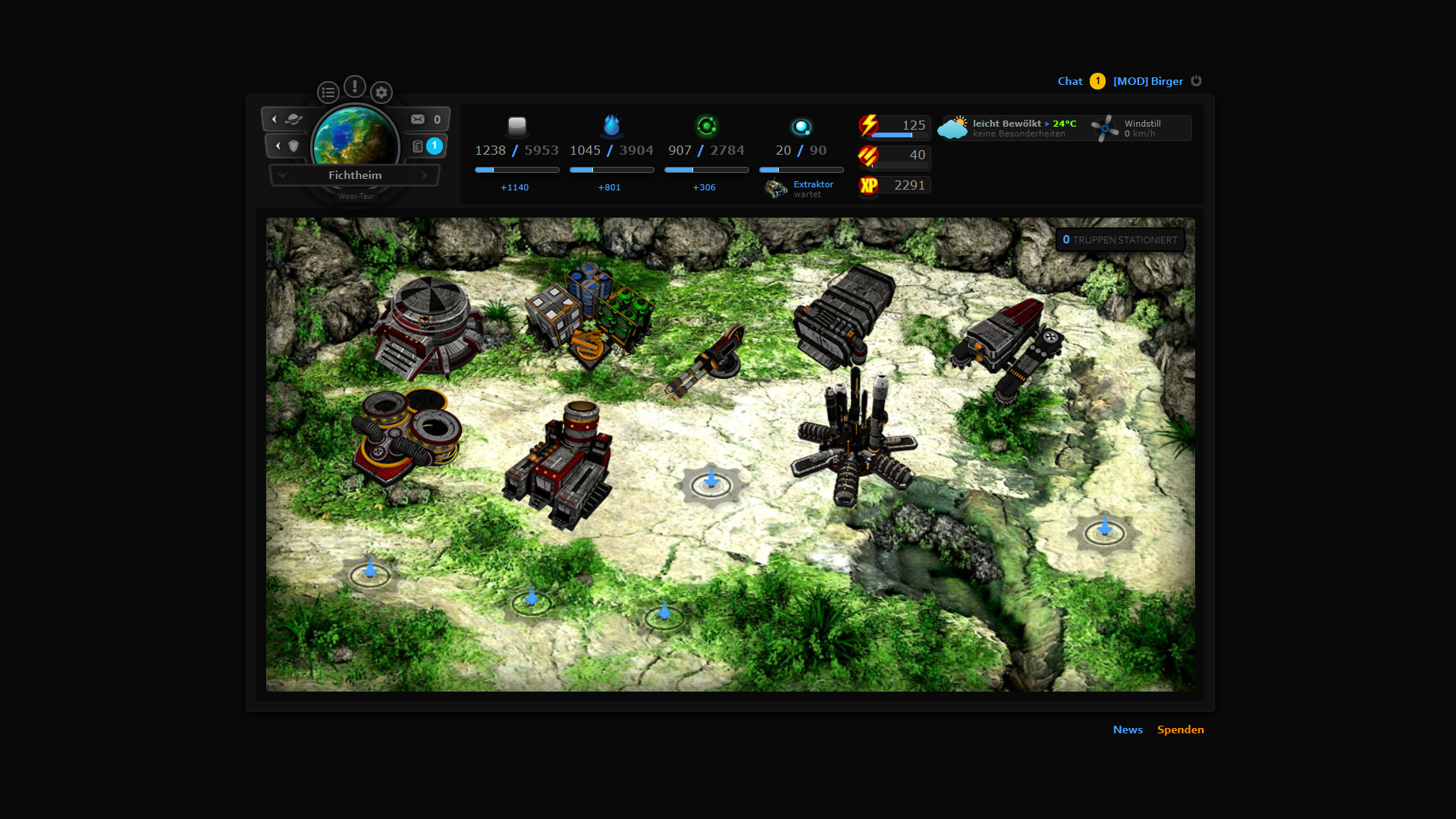Image resolution: width=1456 pixels, height=819 pixels.
Task: Open the clipboard reports icon
Action: point(418,146)
